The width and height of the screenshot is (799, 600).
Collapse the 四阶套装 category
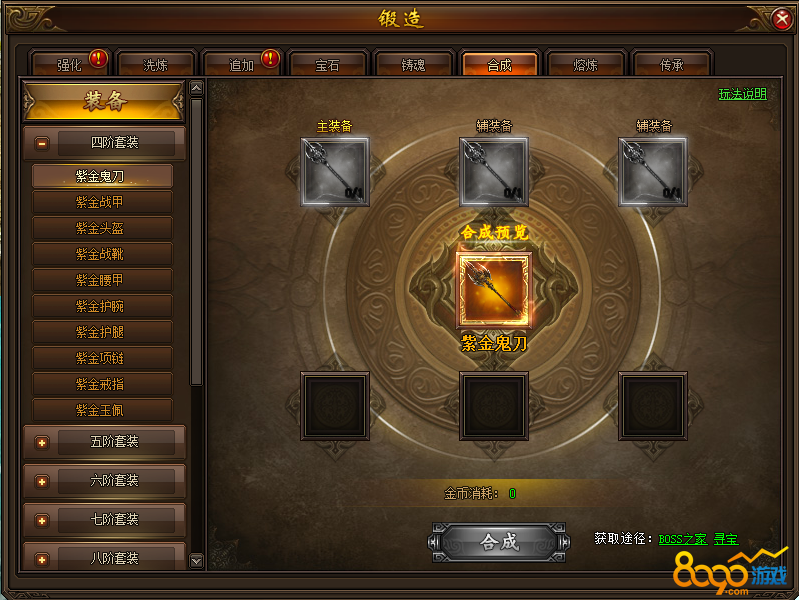coord(42,143)
